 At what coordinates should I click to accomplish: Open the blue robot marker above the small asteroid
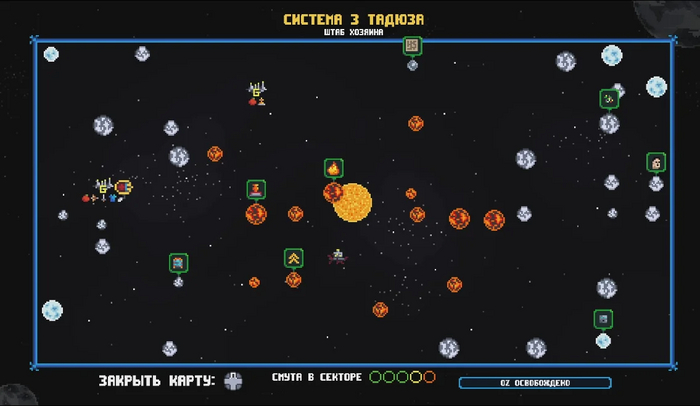coord(178,263)
